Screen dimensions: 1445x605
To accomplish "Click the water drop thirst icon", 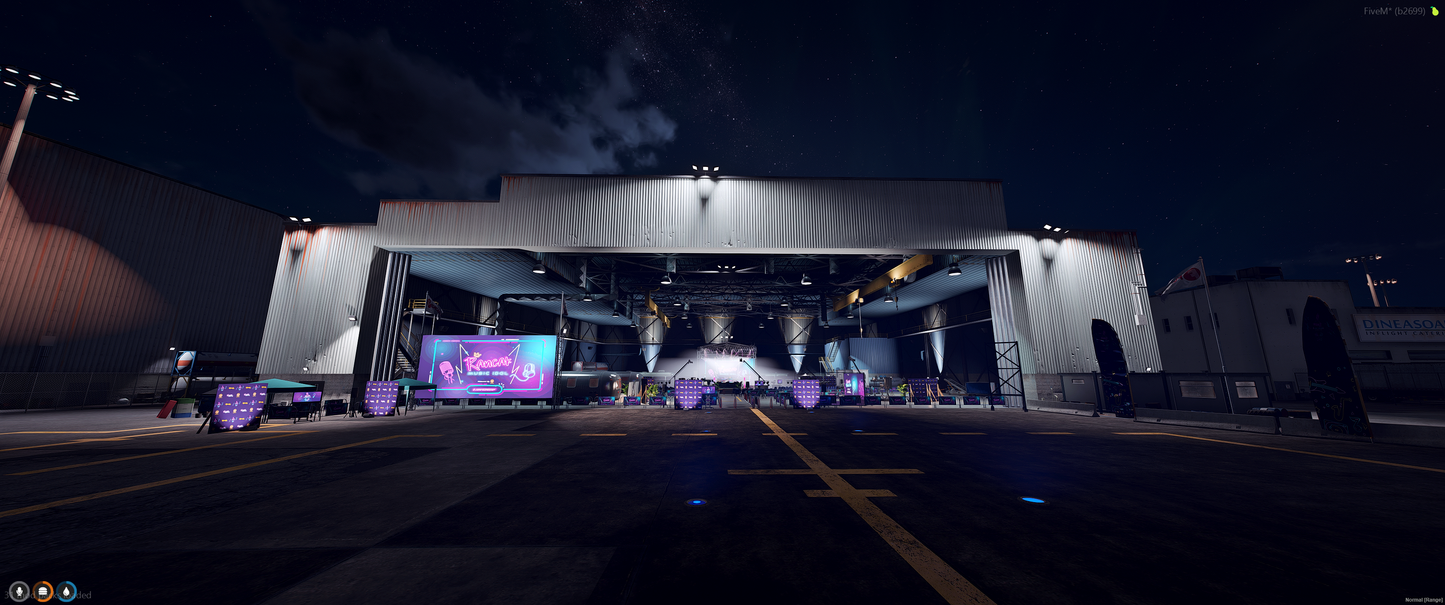I will (66, 592).
